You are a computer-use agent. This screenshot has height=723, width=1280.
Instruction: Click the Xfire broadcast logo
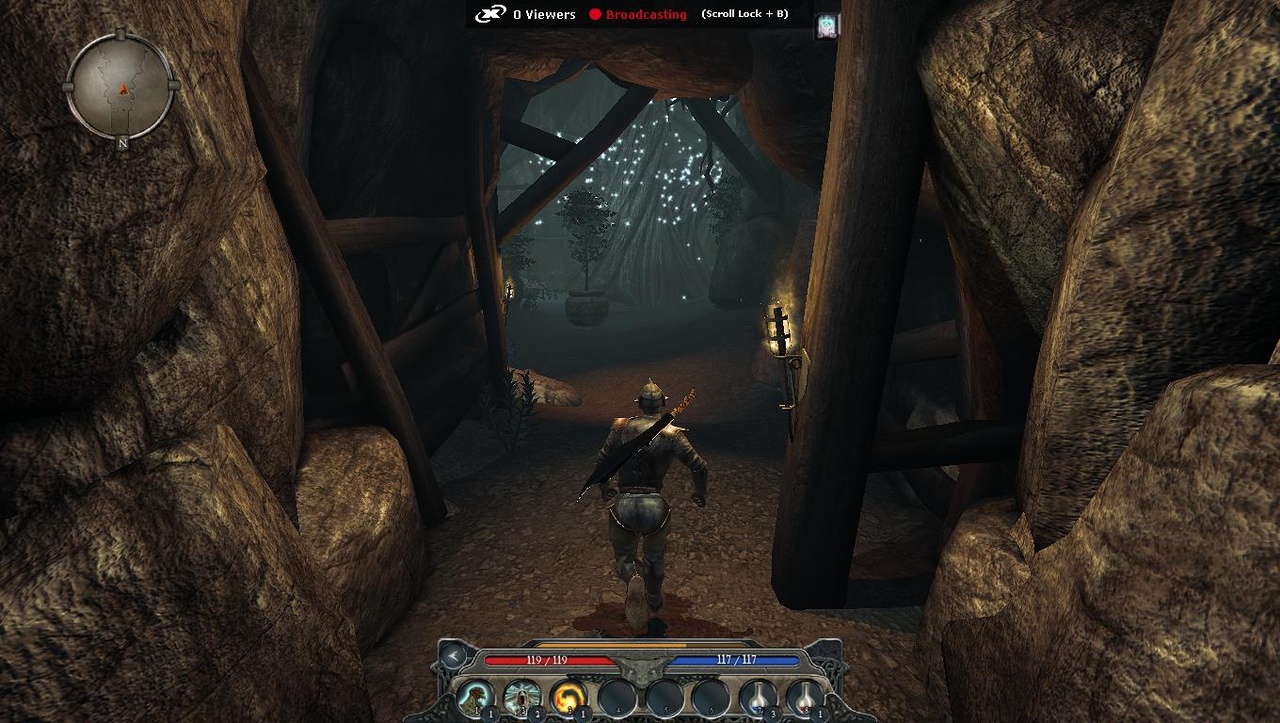pos(489,14)
